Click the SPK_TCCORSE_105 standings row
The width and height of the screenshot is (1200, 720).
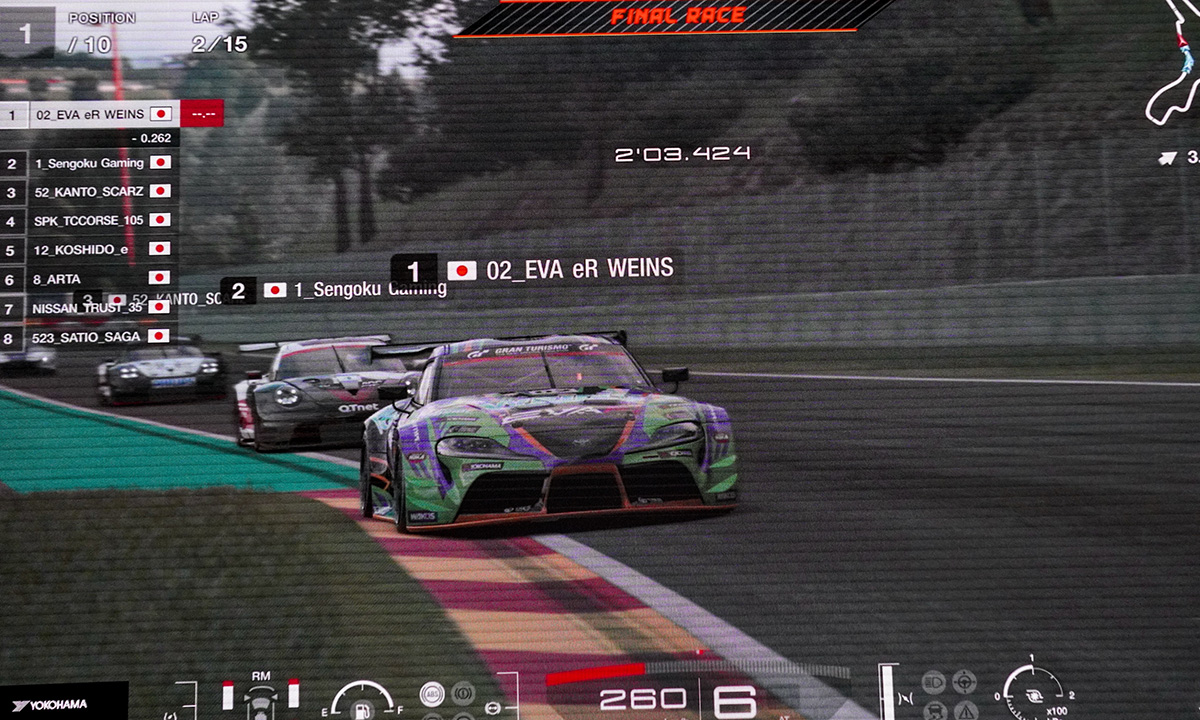click(90, 220)
